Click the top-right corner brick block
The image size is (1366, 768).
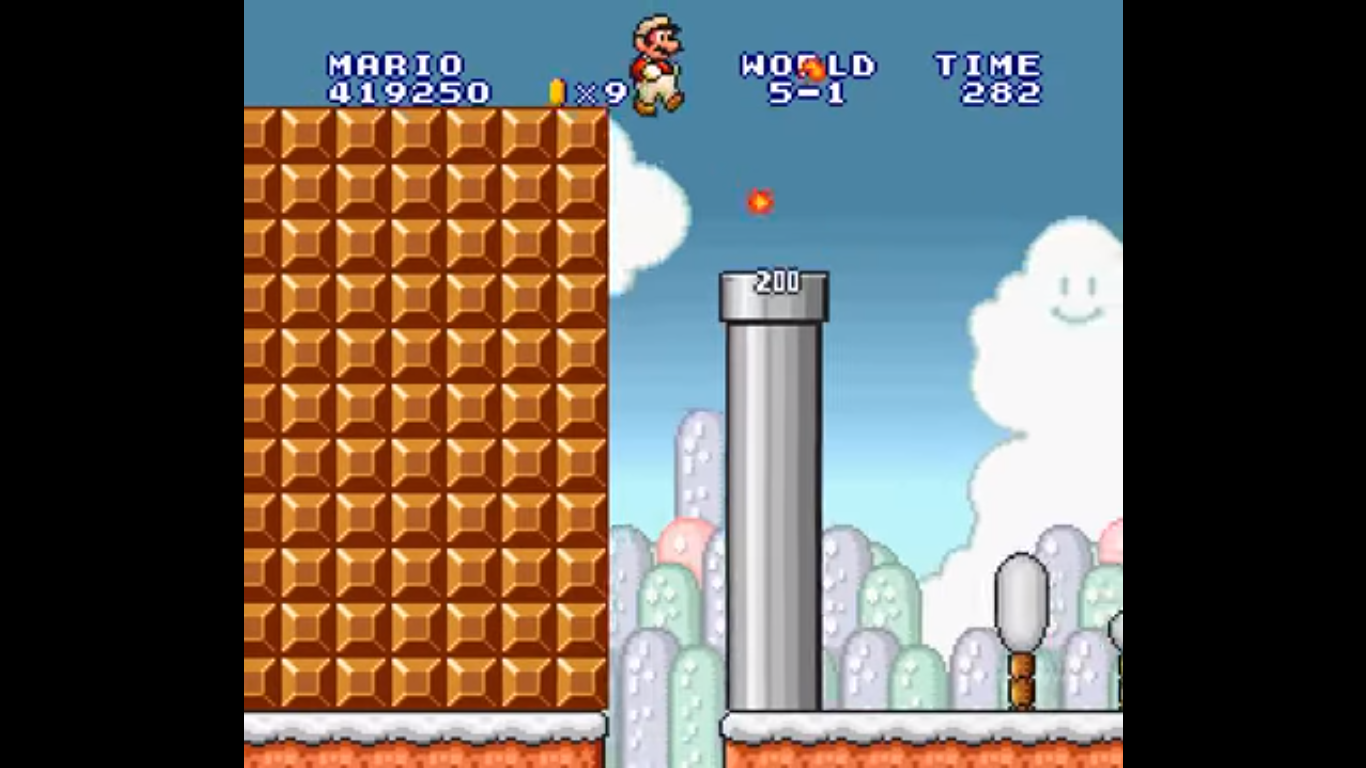pos(582,135)
